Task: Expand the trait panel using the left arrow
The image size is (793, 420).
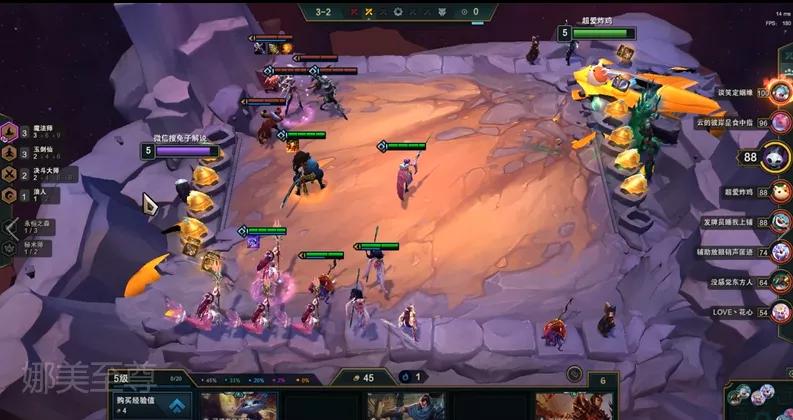Action: point(10,228)
